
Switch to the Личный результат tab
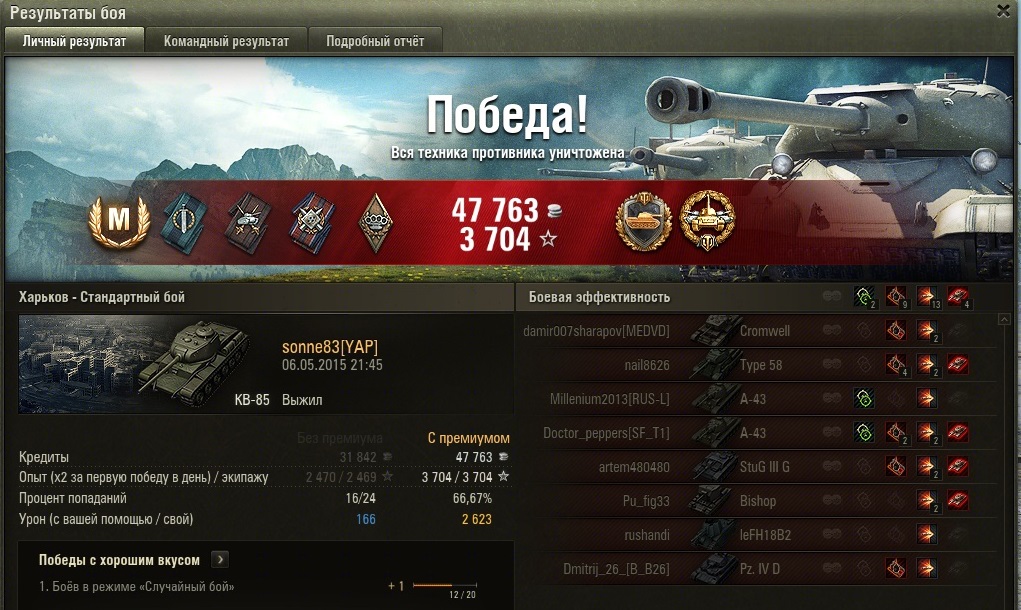[75, 41]
